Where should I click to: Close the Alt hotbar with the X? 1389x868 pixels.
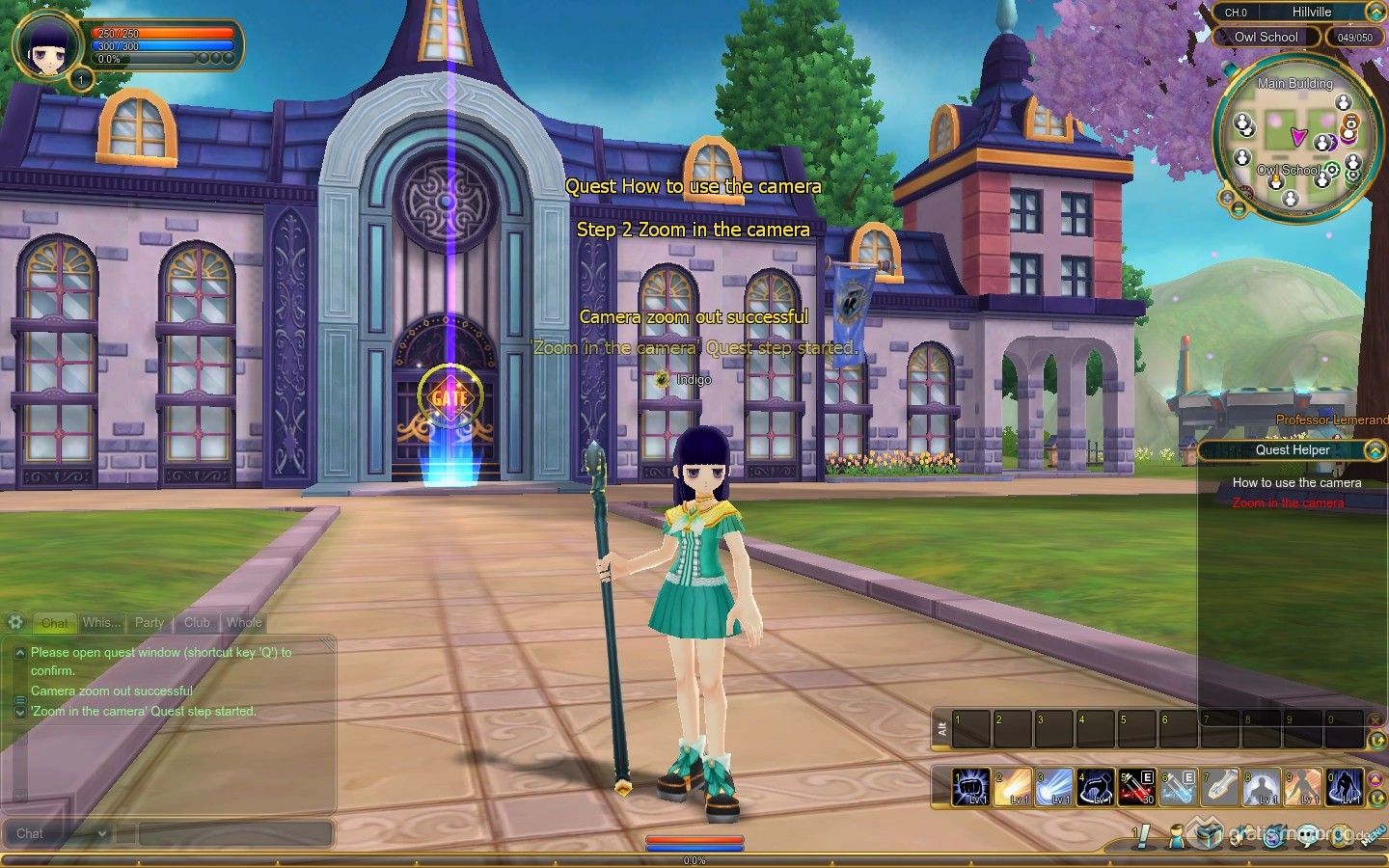[x=1375, y=719]
